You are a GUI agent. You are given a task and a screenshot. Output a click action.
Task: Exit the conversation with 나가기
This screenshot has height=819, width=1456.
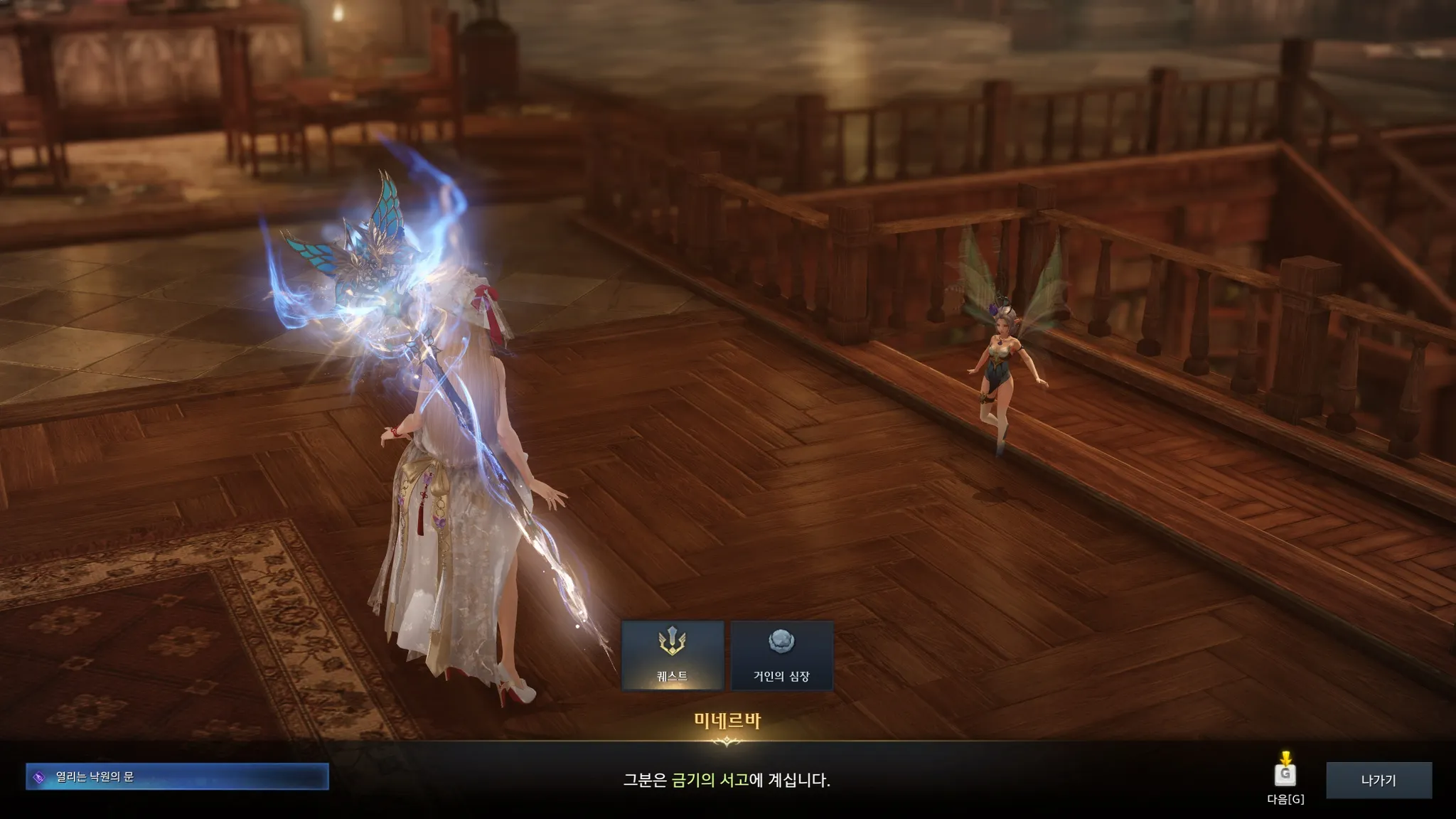1379,780
